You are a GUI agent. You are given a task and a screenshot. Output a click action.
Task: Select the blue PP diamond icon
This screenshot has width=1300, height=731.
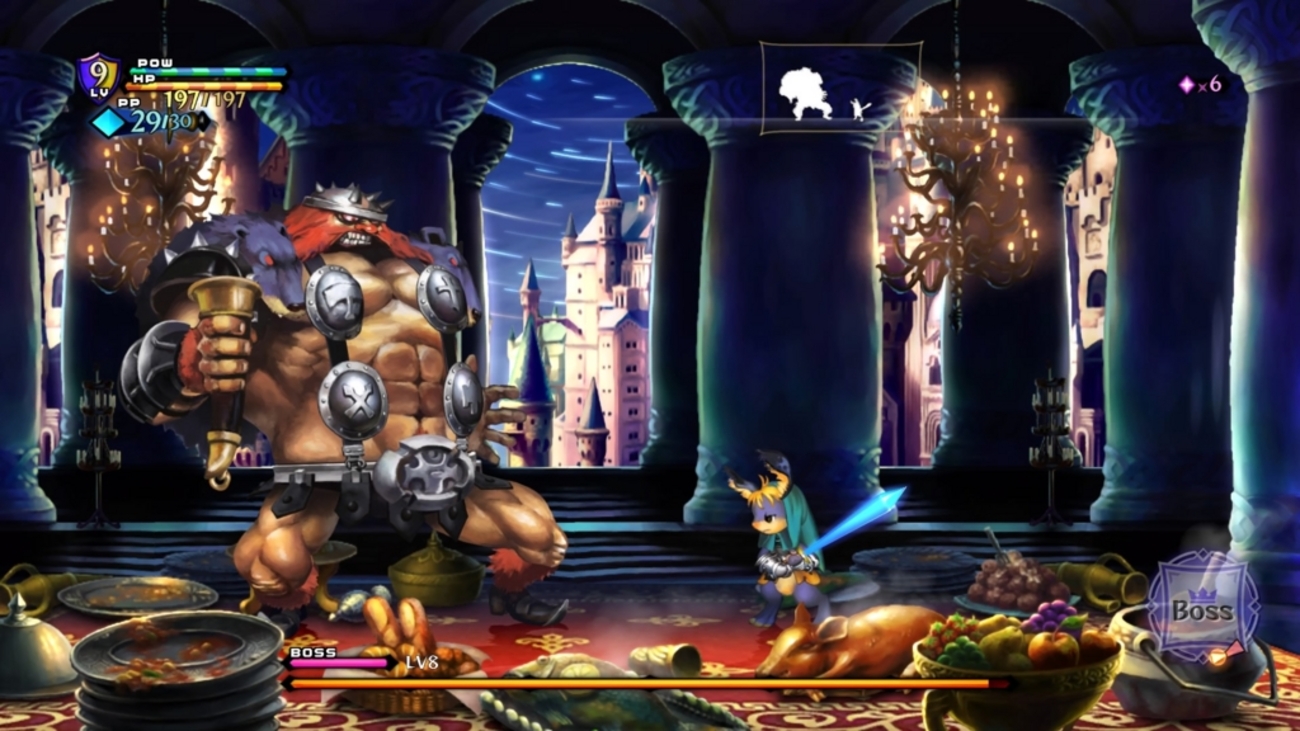tap(110, 122)
